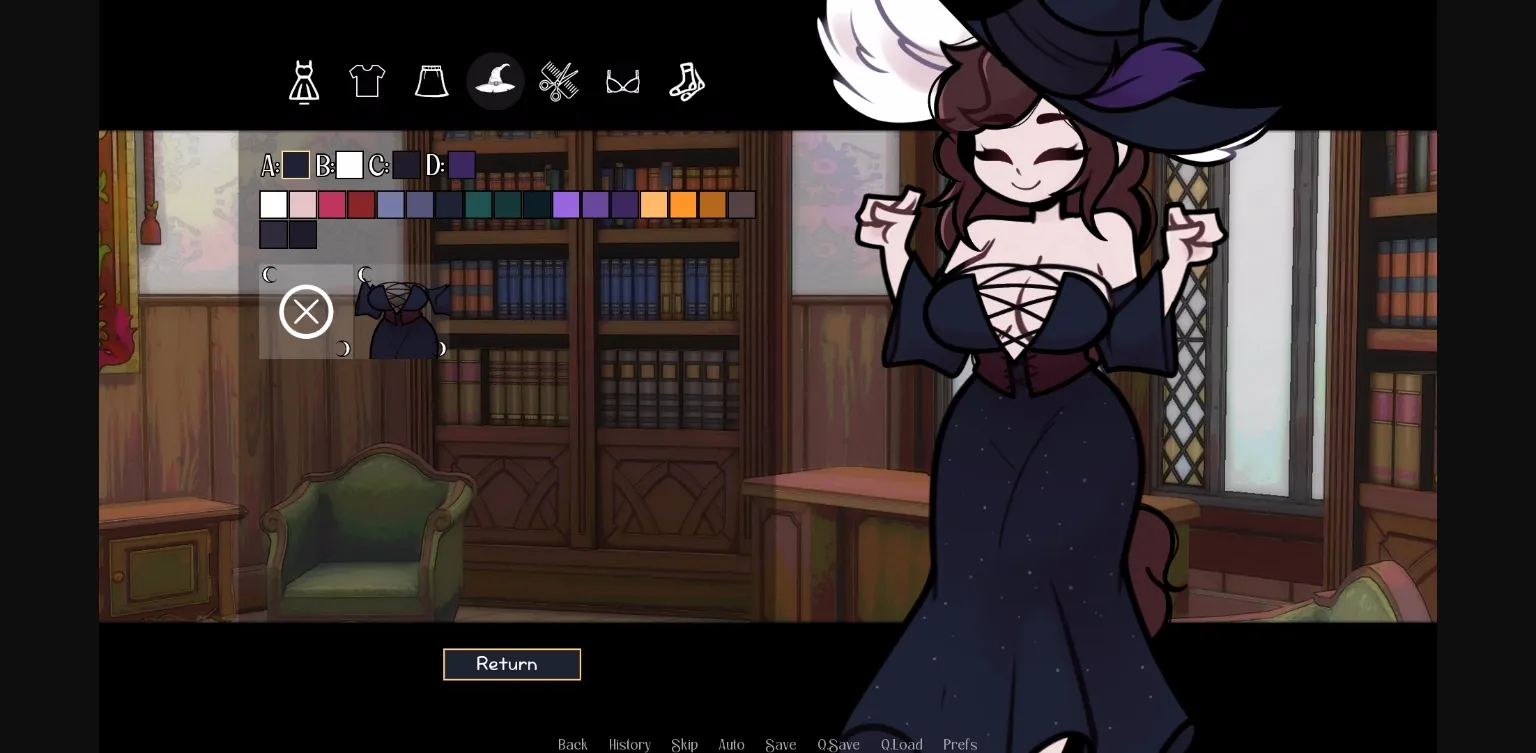Click the witch hat category icon
1536x753 pixels.
tap(496, 81)
